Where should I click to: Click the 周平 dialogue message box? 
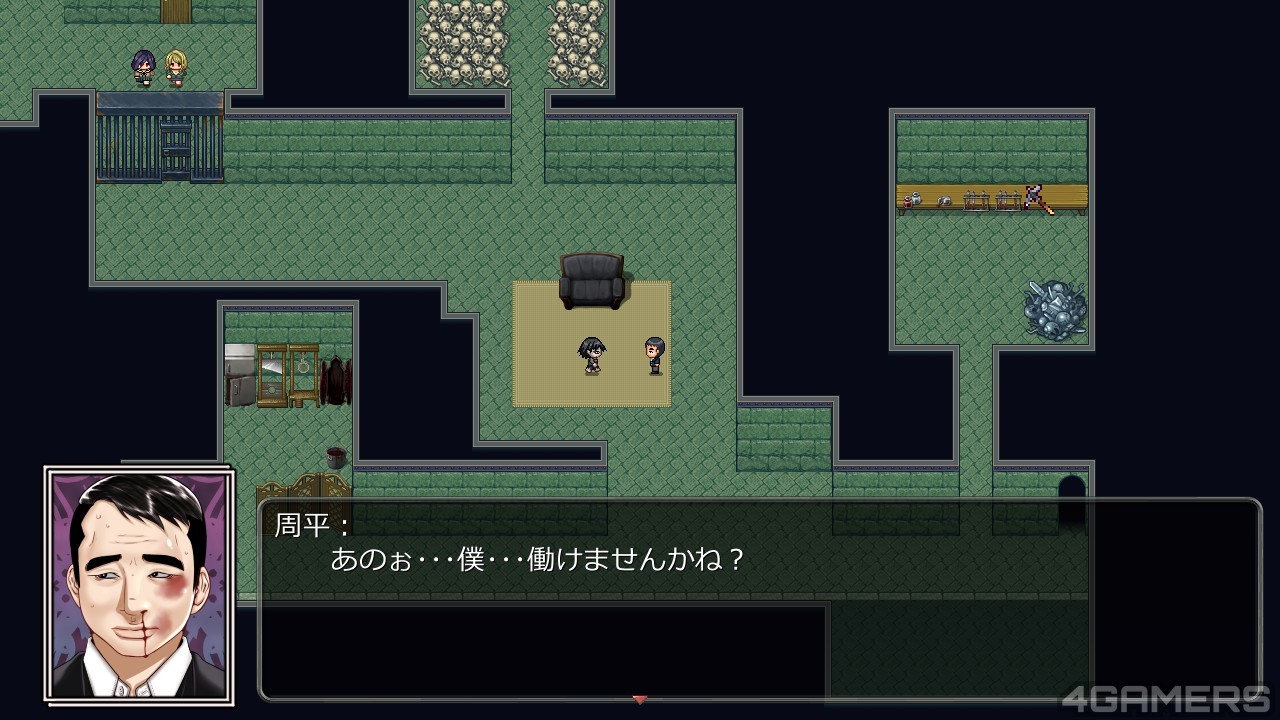tap(759, 599)
